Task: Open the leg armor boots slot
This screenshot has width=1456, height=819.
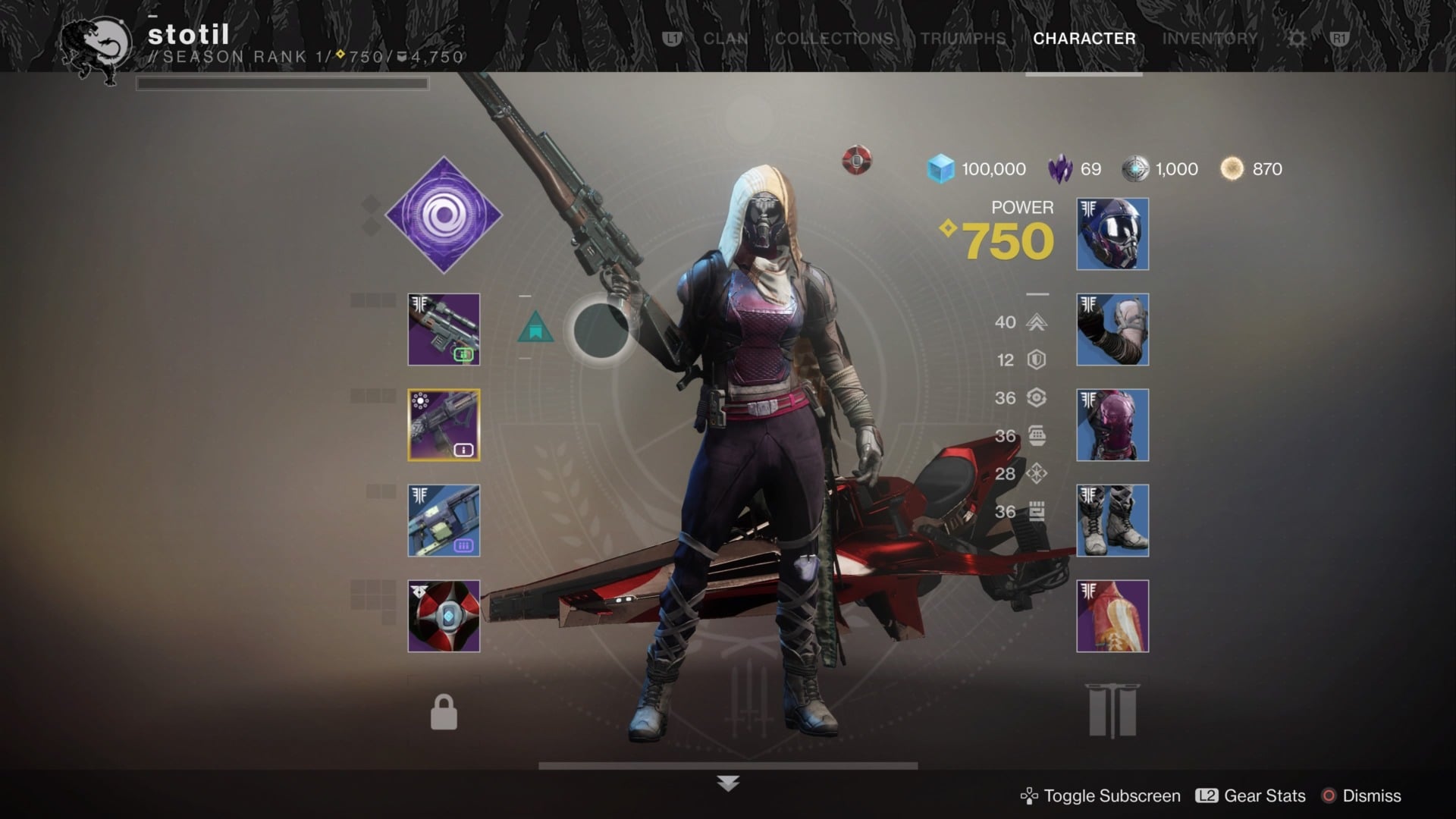Action: (1112, 521)
